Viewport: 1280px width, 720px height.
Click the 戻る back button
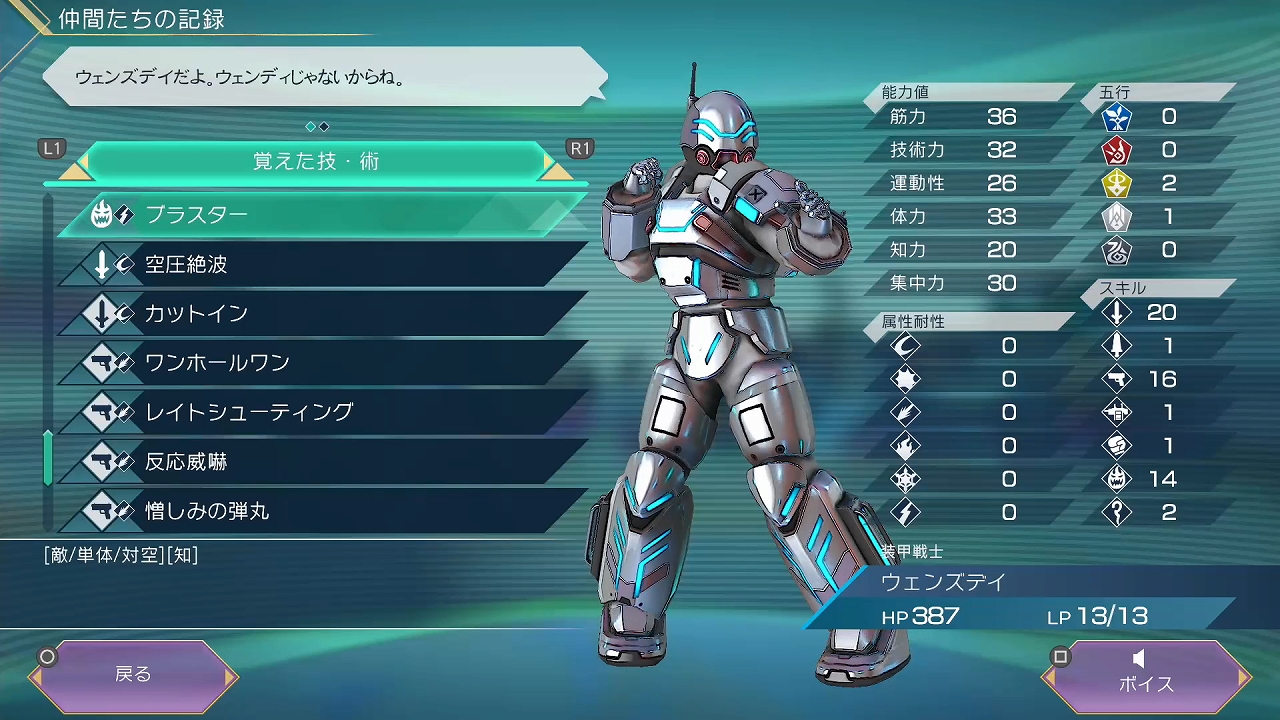click(133, 675)
